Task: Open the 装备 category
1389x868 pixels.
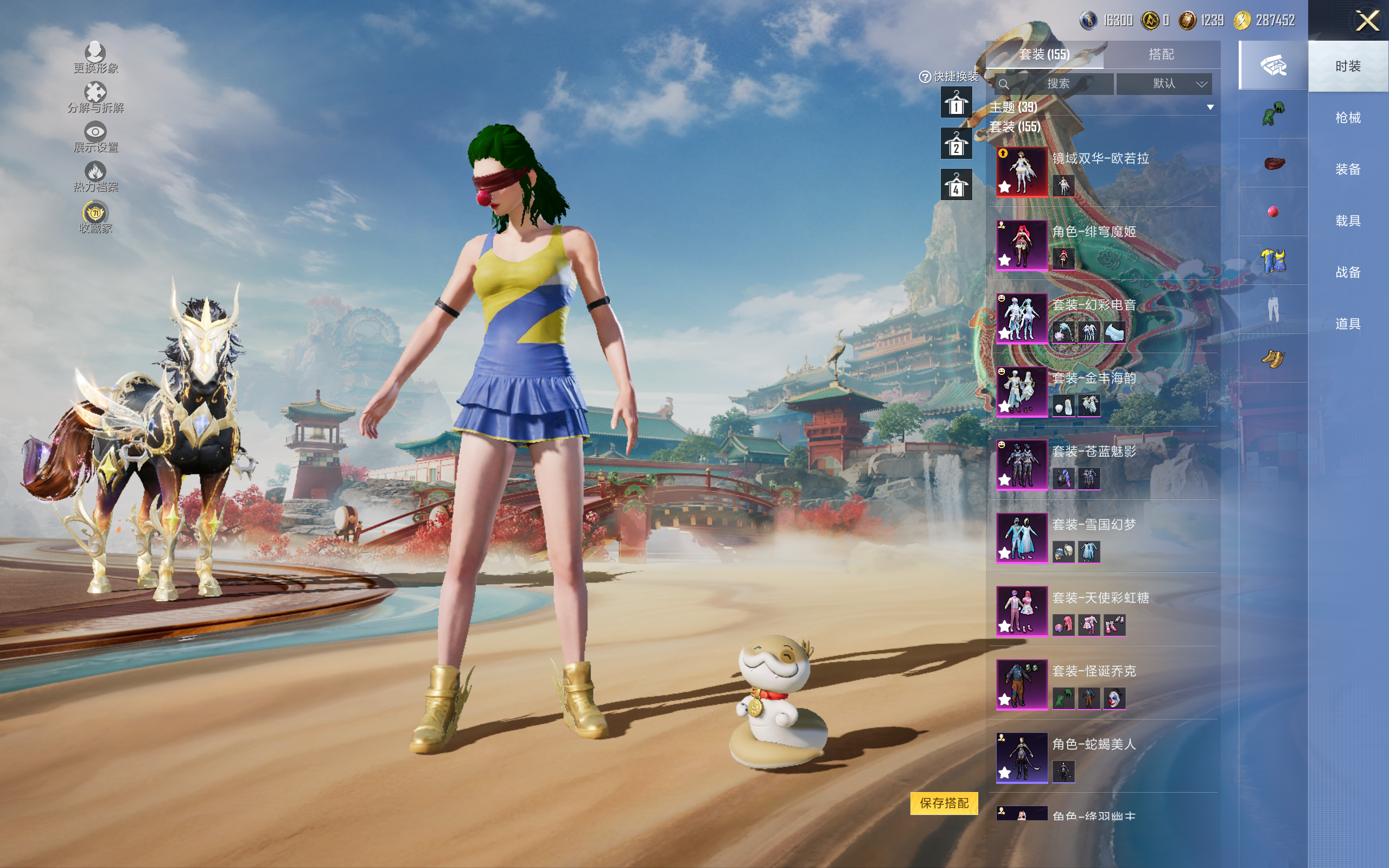Action: point(1347,169)
